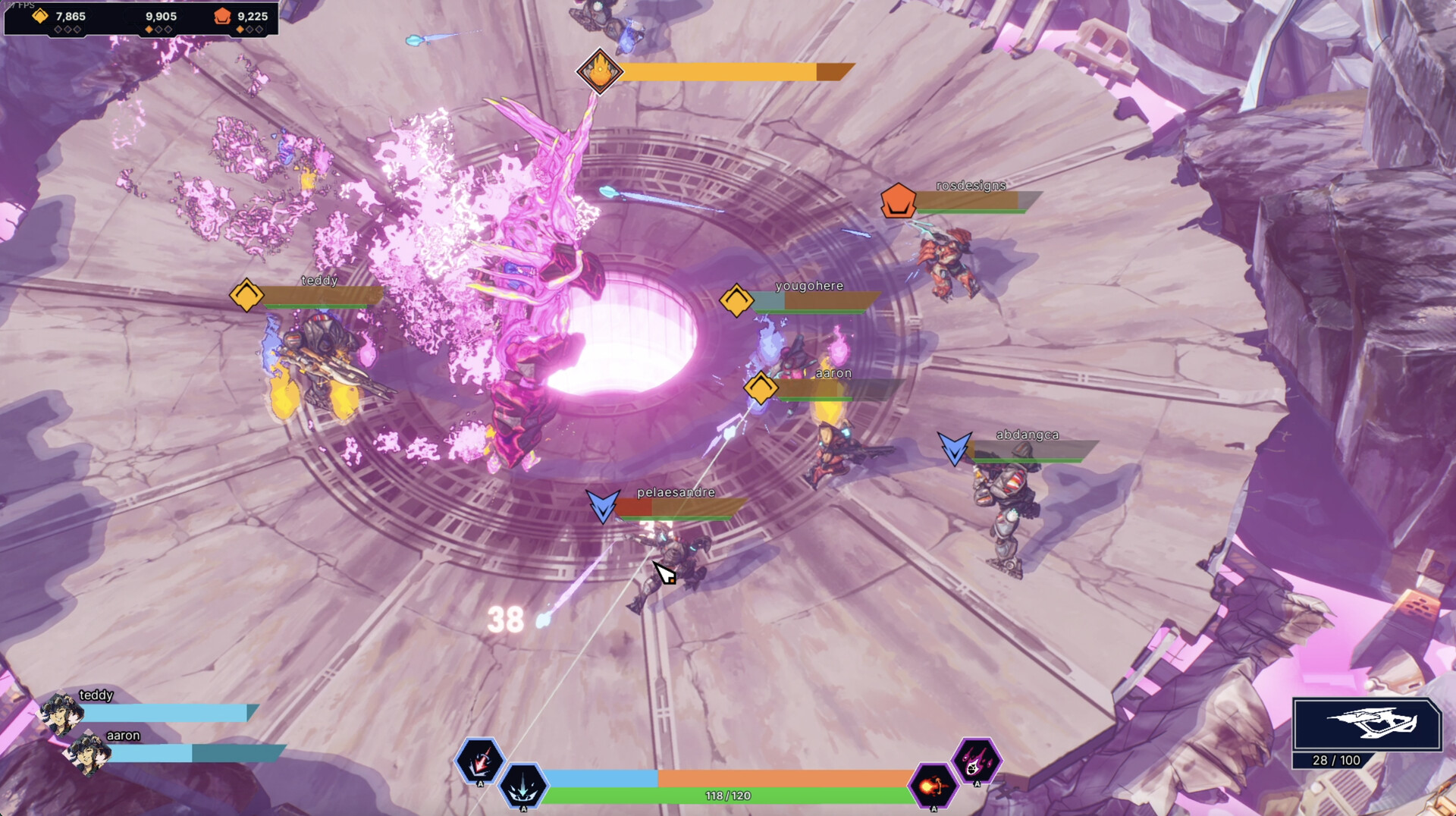1456x816 pixels.
Task: Expand yougohere's yellow nameplate marker
Action: [736, 301]
